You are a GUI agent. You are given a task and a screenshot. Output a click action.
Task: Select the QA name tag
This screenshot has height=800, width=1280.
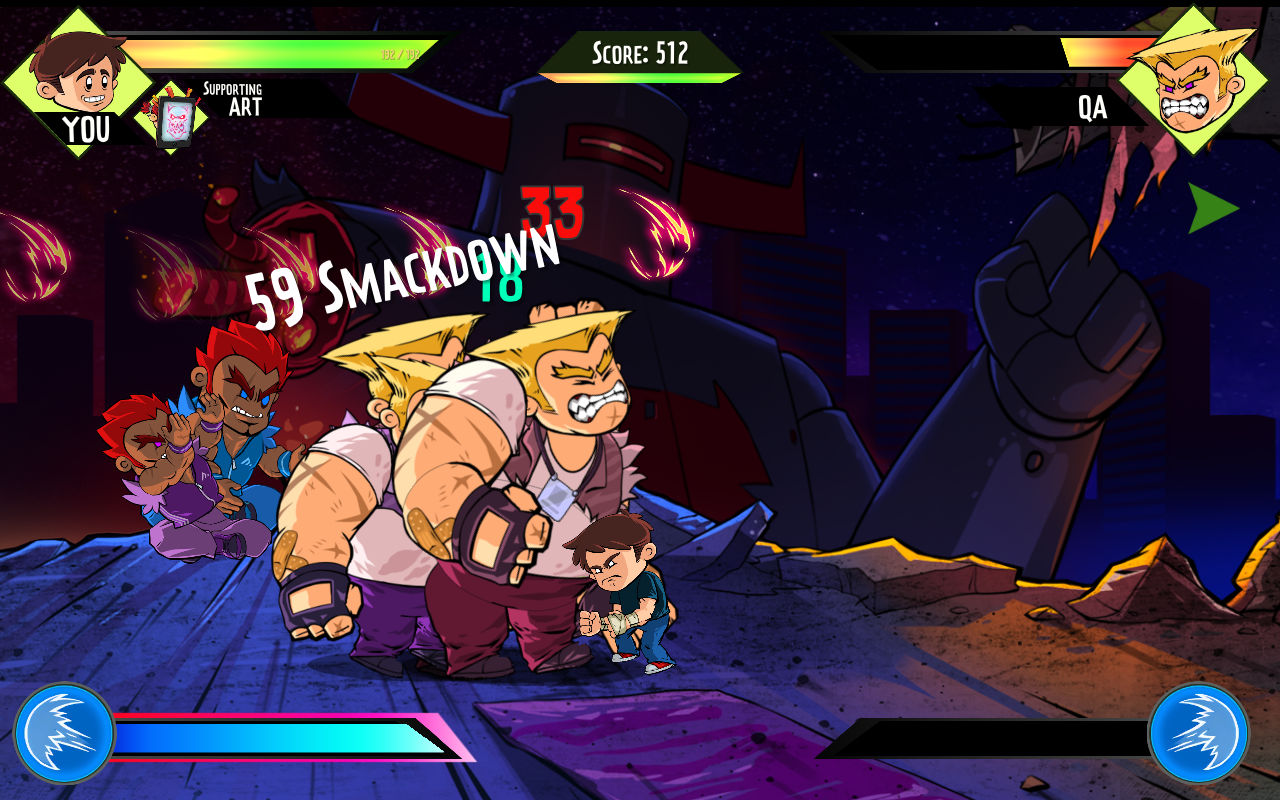click(1093, 108)
